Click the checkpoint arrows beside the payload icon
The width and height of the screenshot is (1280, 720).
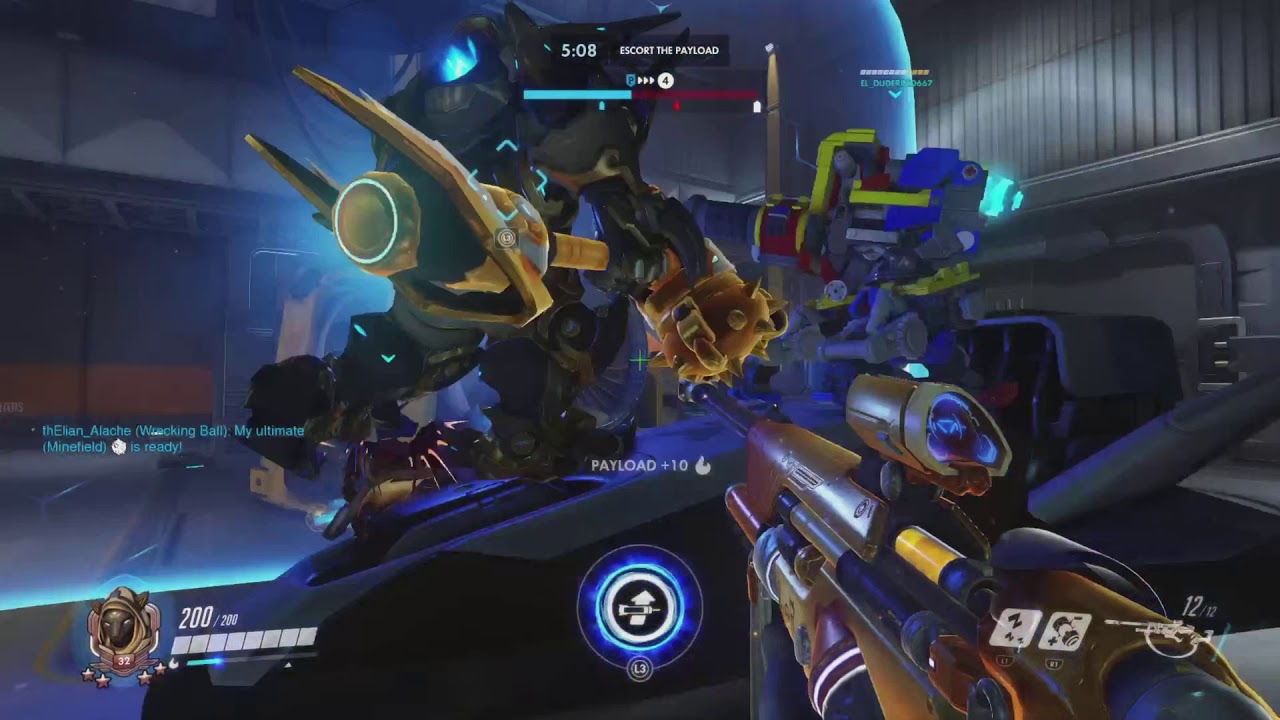[x=645, y=78]
